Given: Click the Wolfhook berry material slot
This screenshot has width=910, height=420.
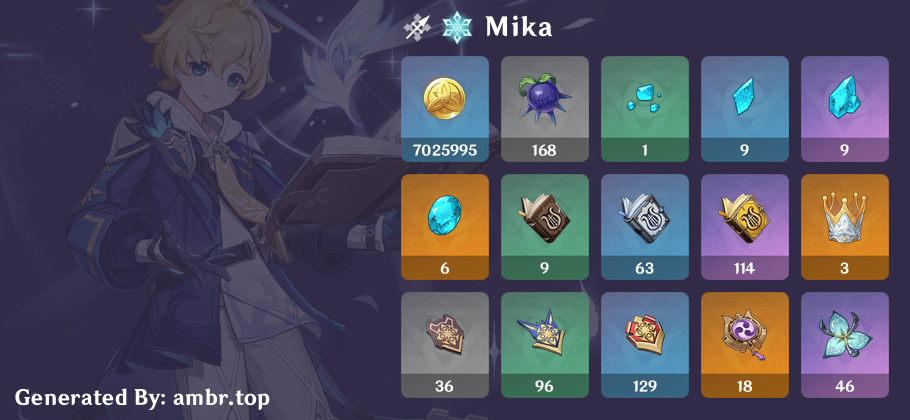Looking at the screenshot, I should tap(545, 109).
